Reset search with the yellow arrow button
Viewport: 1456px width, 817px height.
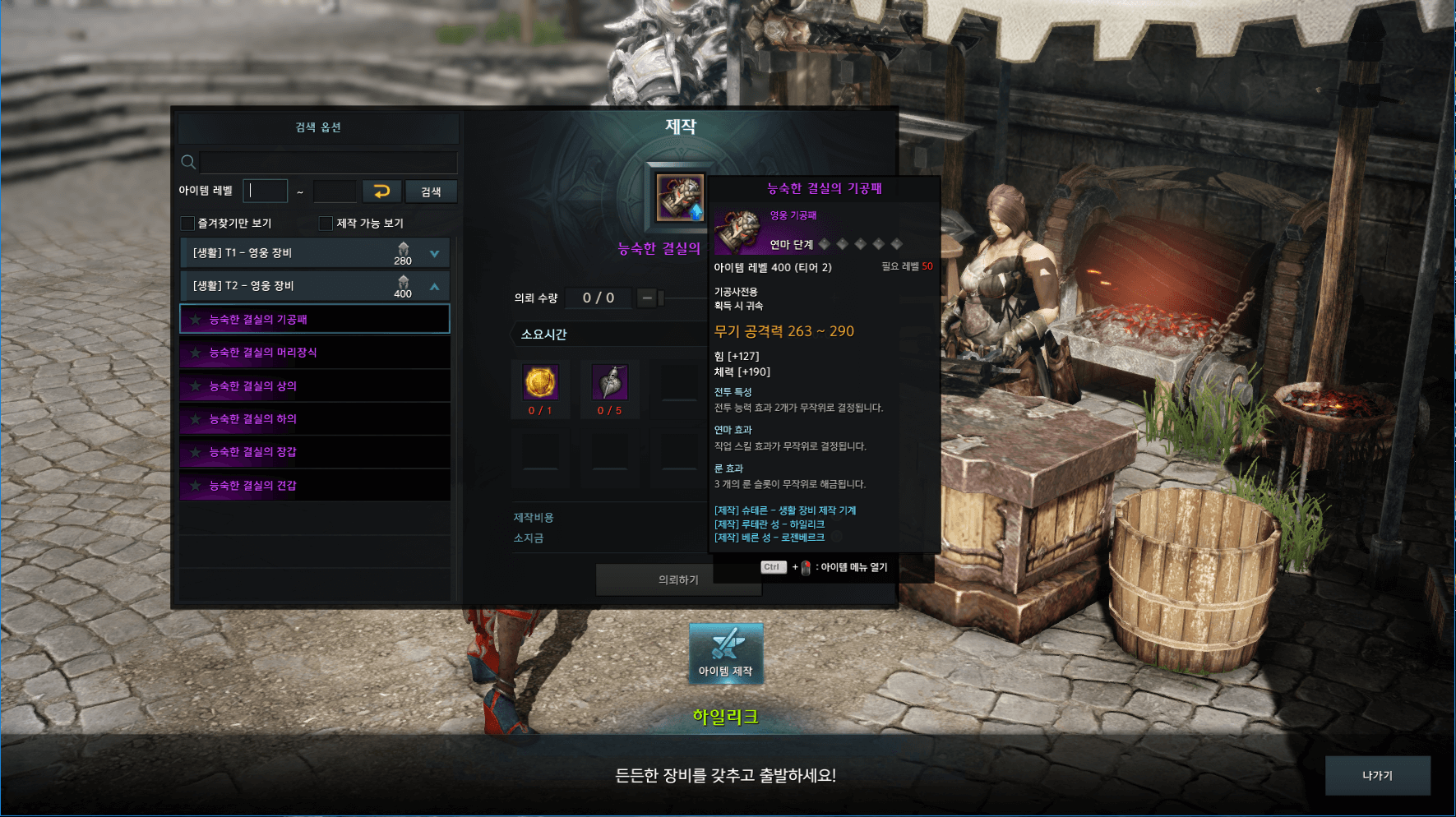tap(381, 192)
